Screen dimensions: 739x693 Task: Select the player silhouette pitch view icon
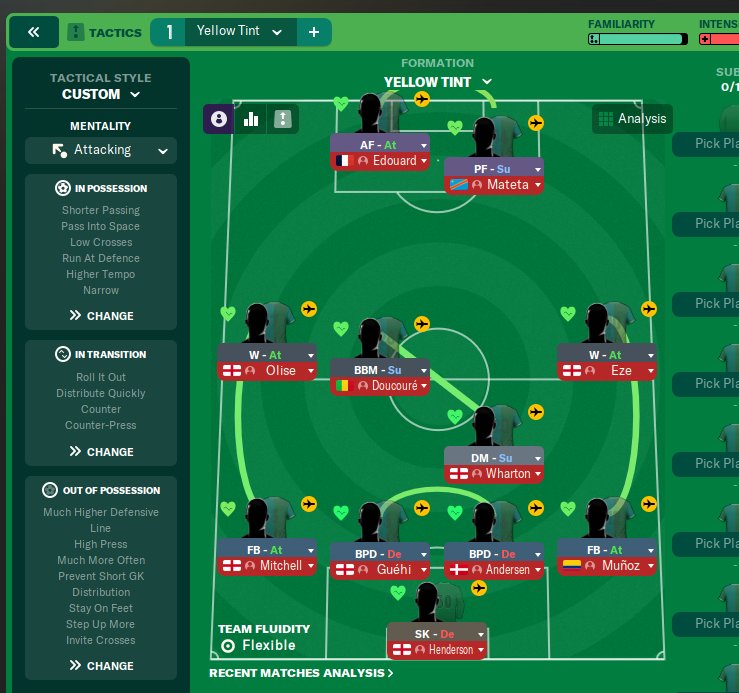pos(219,119)
